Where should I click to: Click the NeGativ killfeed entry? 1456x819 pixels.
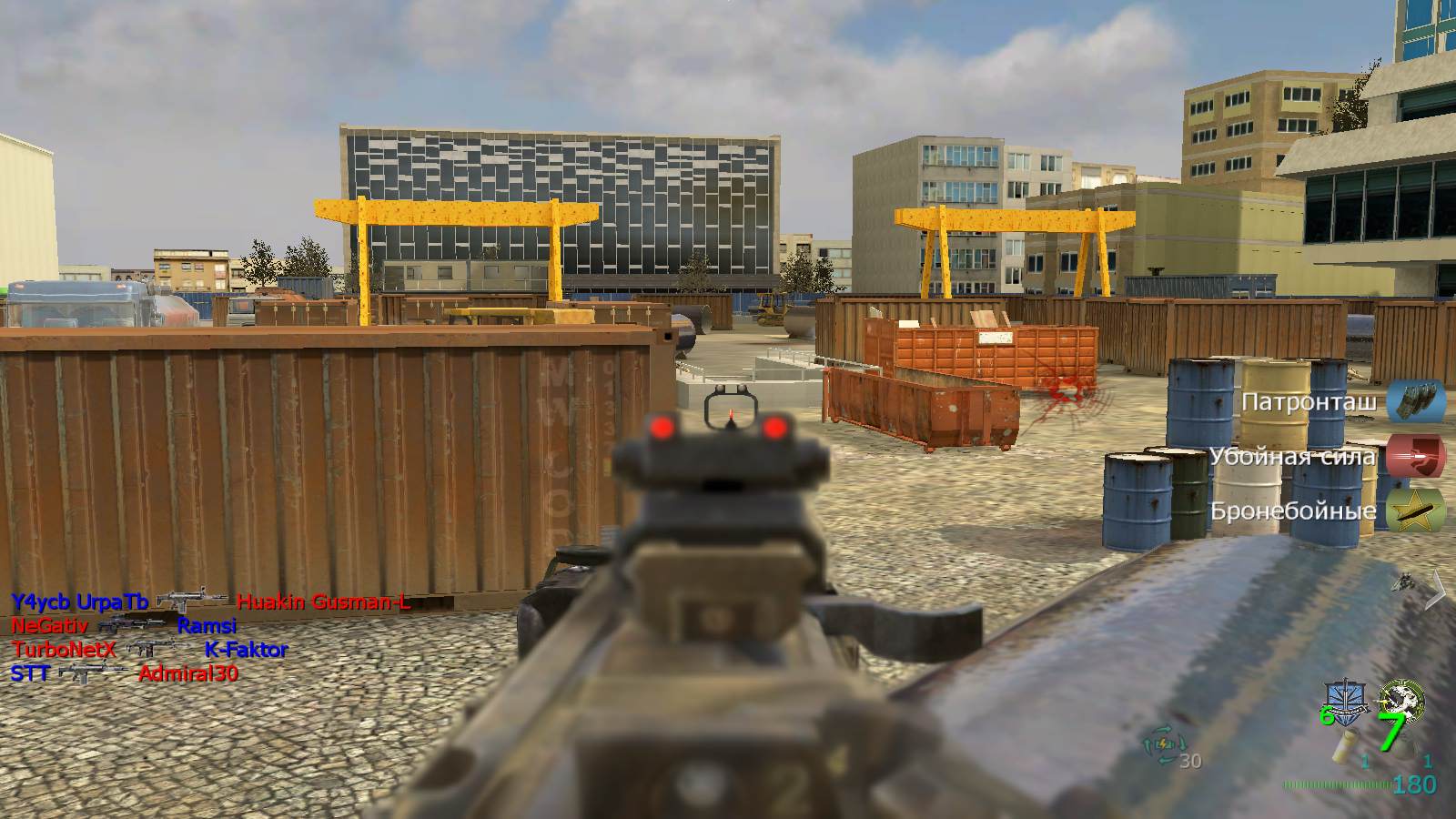[50, 626]
